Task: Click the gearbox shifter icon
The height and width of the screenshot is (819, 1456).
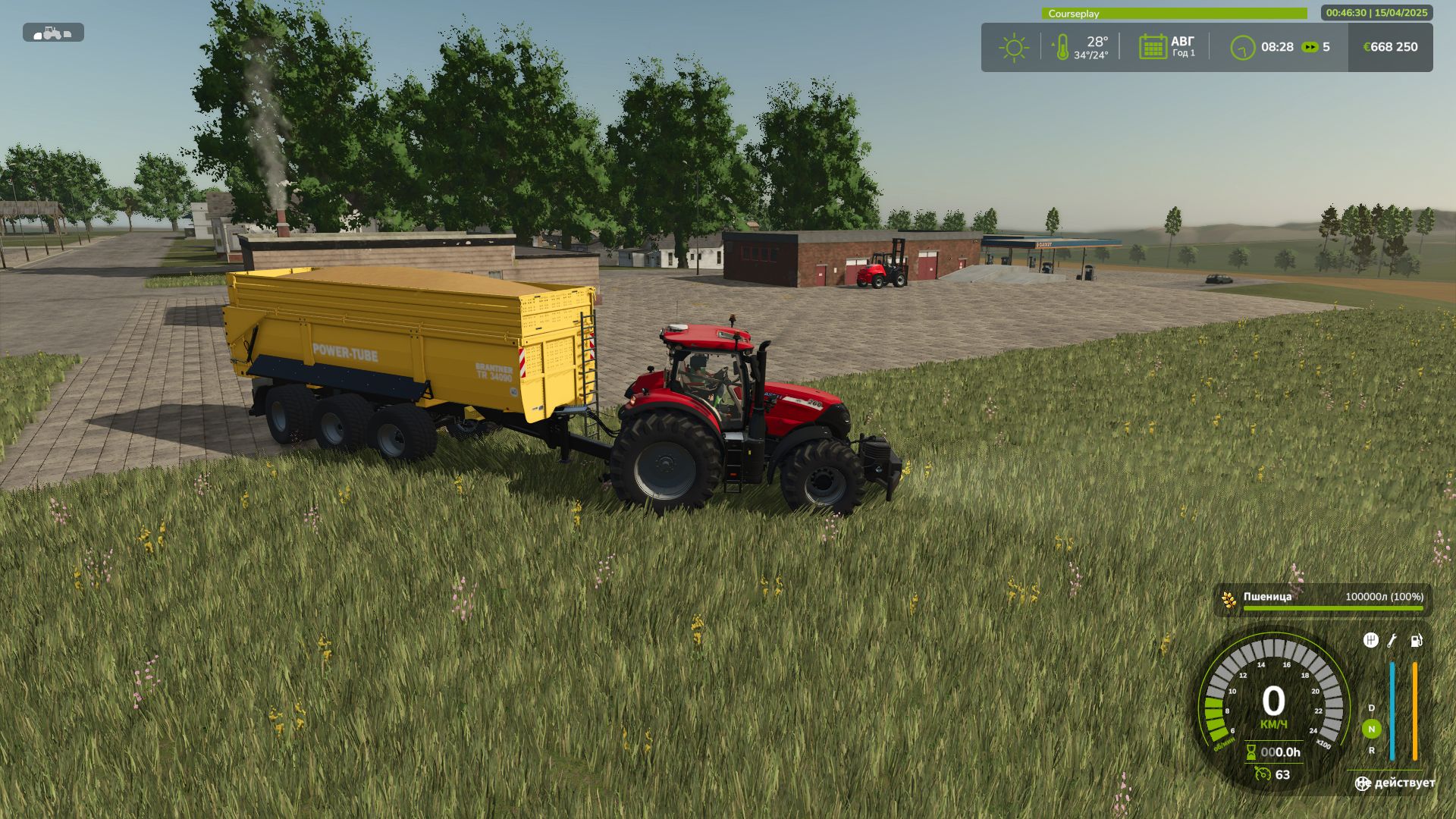Action: click(x=1370, y=641)
